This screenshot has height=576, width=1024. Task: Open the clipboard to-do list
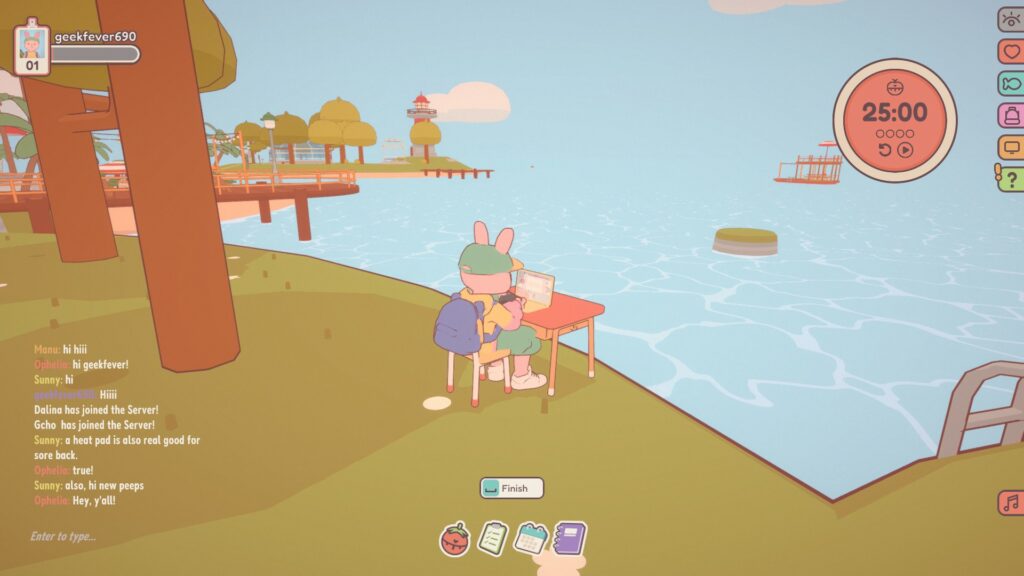click(492, 539)
